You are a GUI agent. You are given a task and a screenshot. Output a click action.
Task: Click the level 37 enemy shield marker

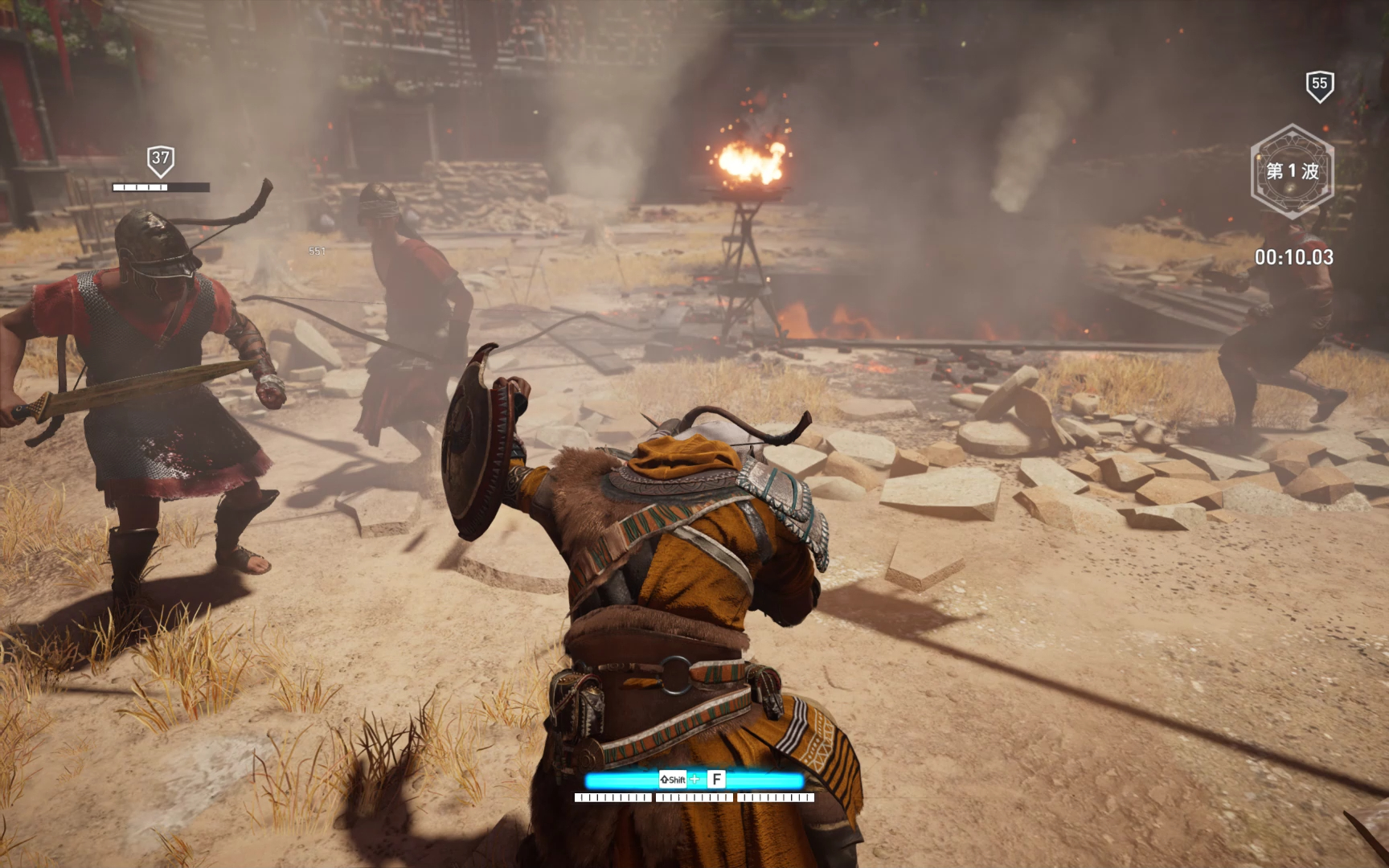161,160
